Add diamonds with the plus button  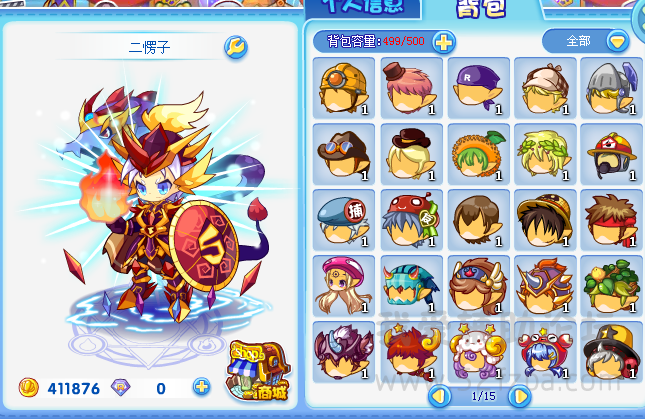201,387
